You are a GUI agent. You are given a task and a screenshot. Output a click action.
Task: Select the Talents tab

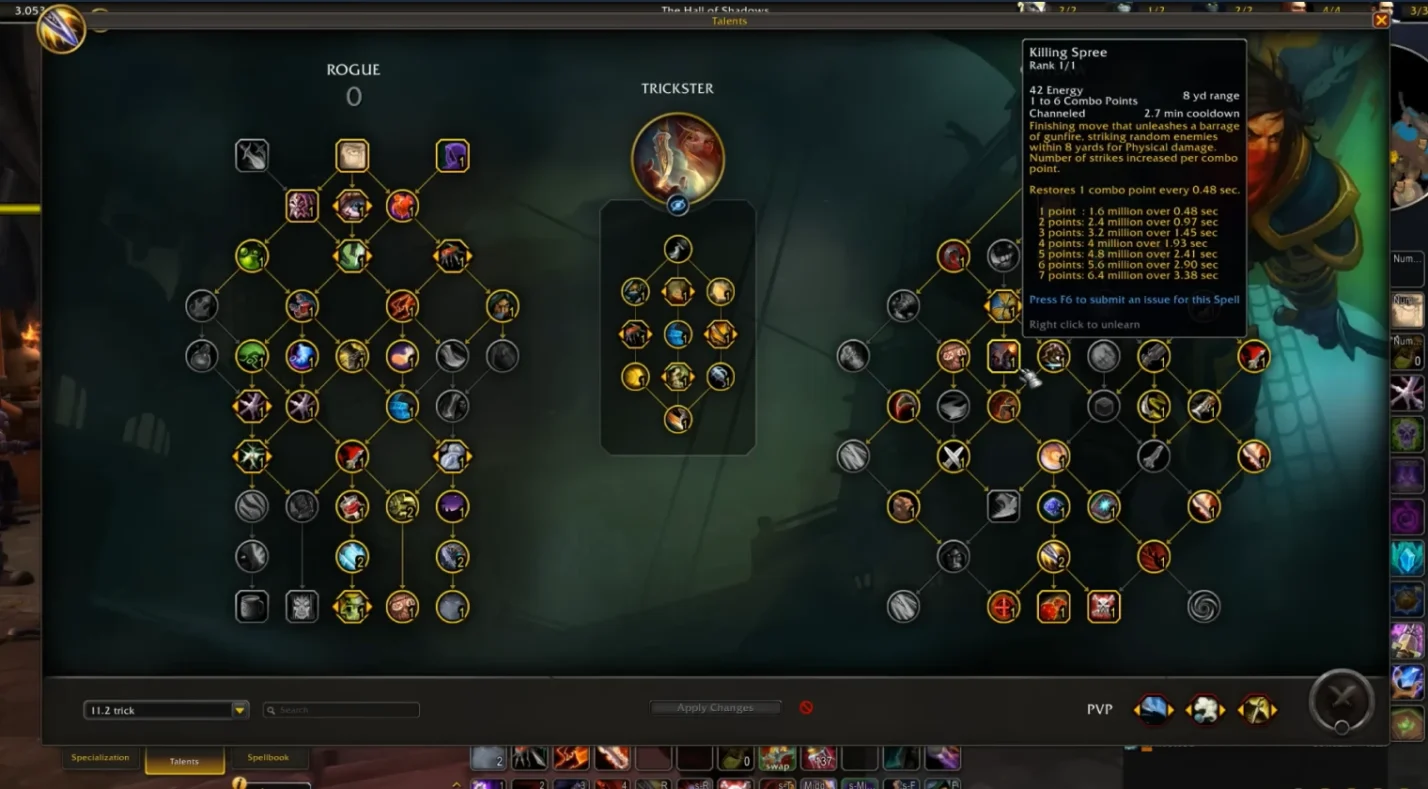click(x=184, y=761)
